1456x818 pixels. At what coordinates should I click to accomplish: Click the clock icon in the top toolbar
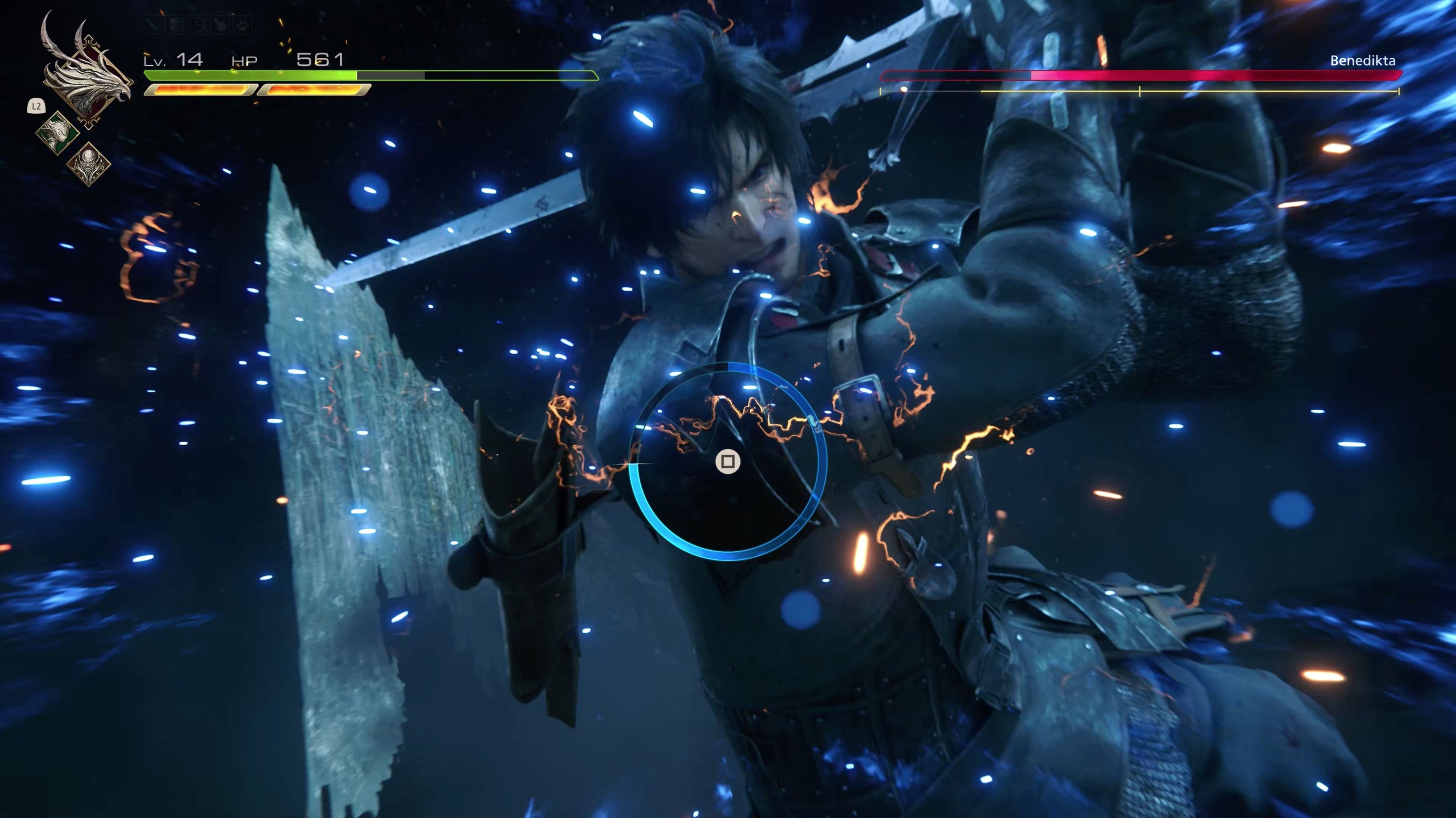(x=197, y=25)
